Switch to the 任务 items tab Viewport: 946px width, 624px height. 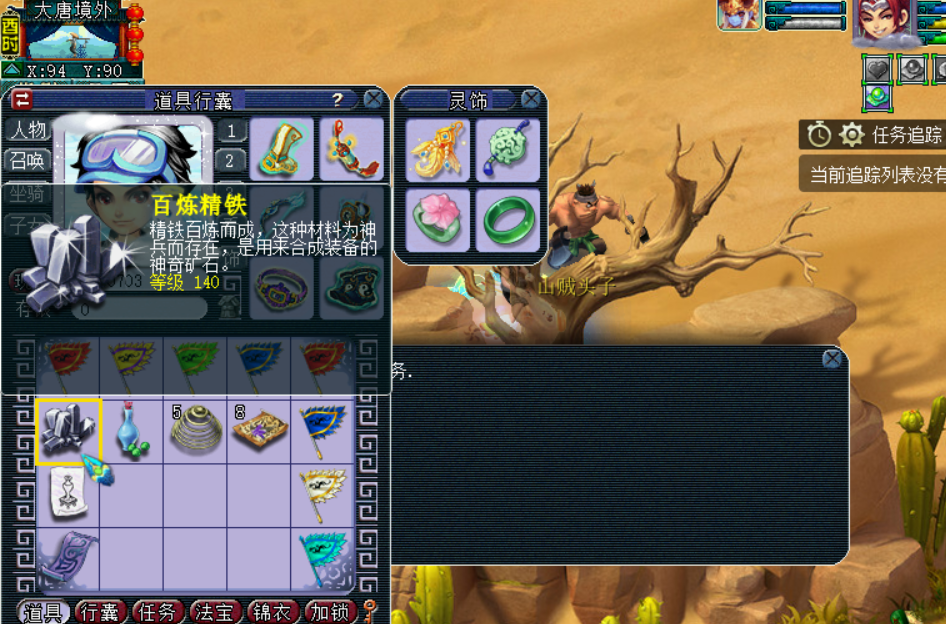pos(157,612)
